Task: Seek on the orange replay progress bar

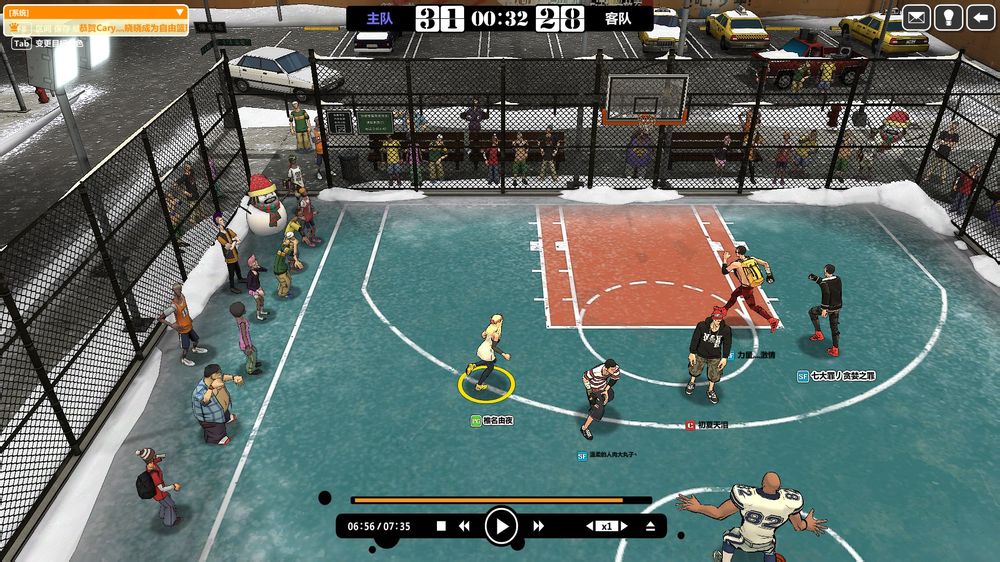Action: (500, 500)
